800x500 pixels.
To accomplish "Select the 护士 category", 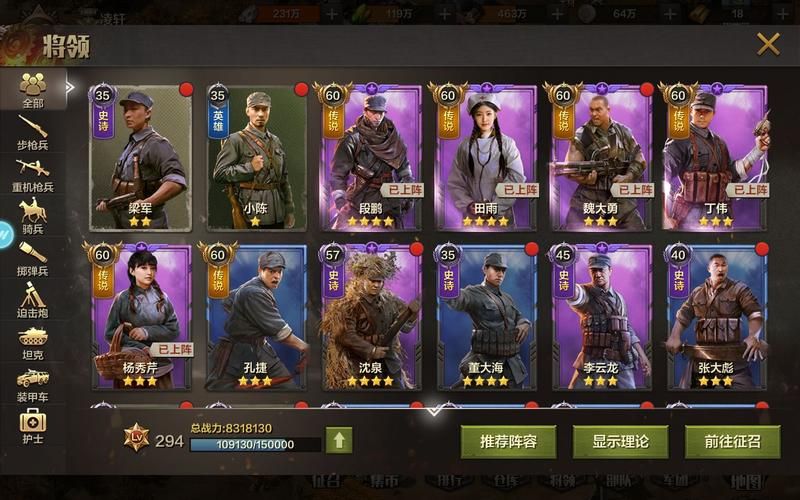I will coord(33,425).
